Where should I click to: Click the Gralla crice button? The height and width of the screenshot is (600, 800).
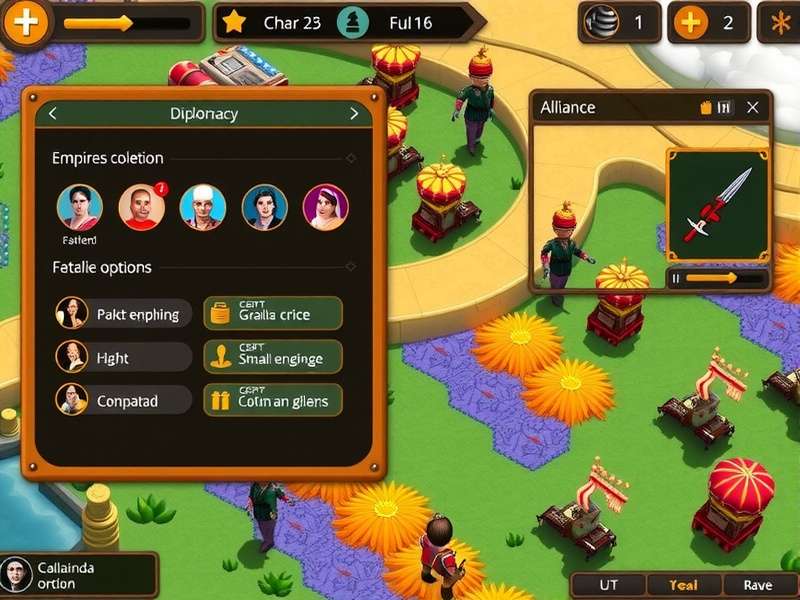pos(273,314)
